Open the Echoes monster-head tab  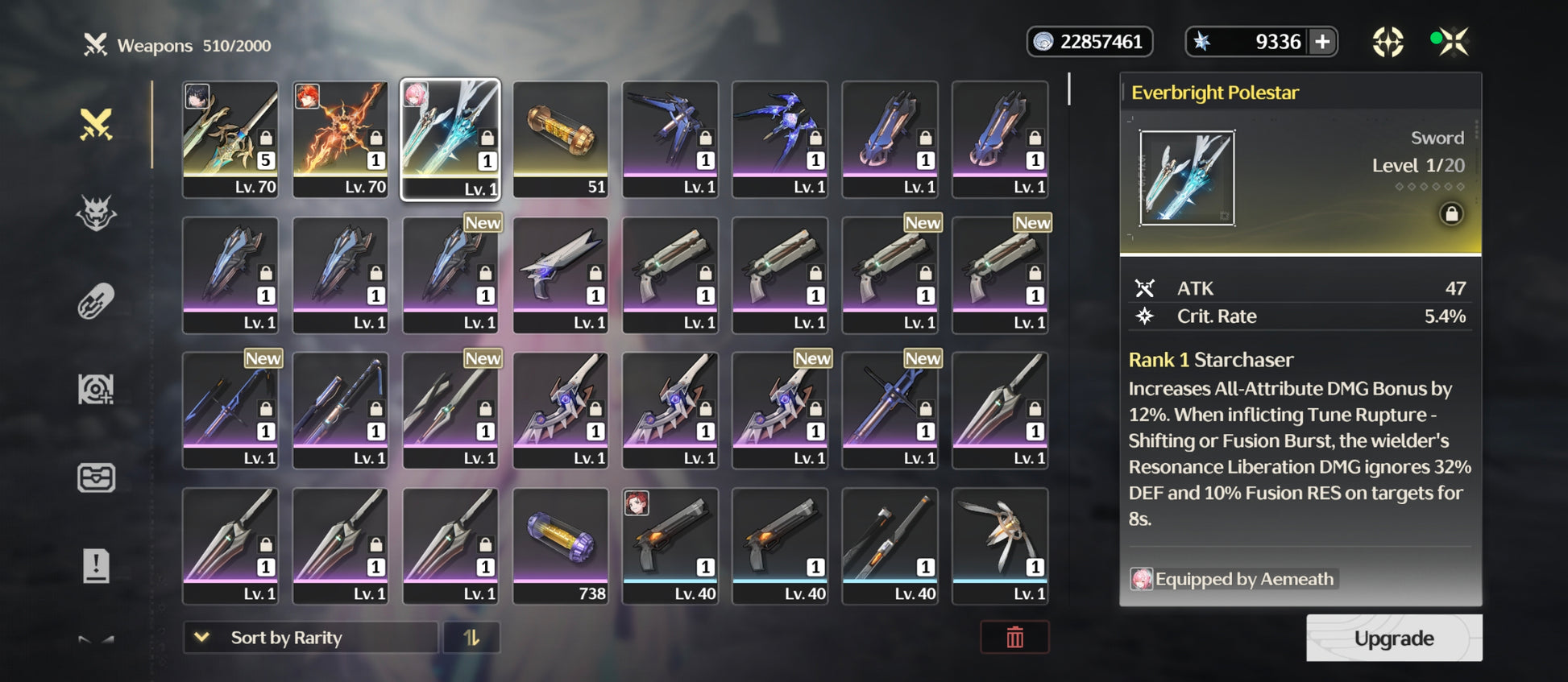click(x=96, y=213)
